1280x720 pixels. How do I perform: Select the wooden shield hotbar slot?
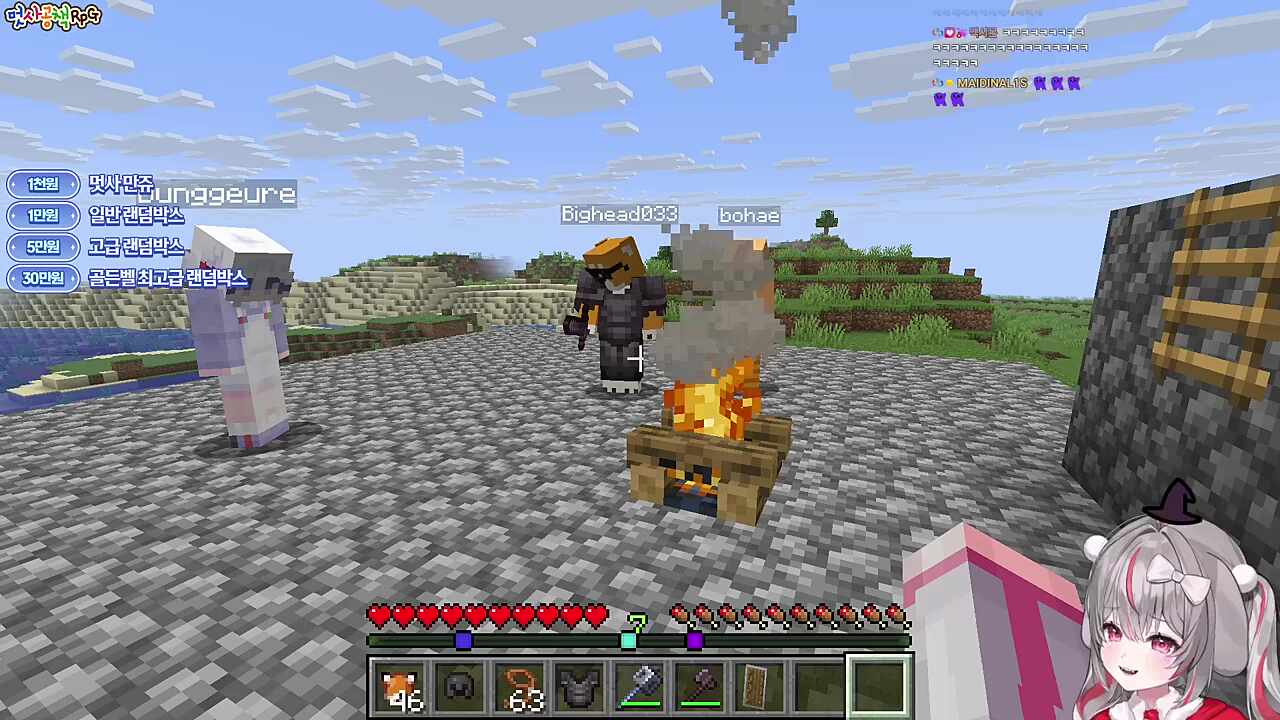tap(759, 687)
